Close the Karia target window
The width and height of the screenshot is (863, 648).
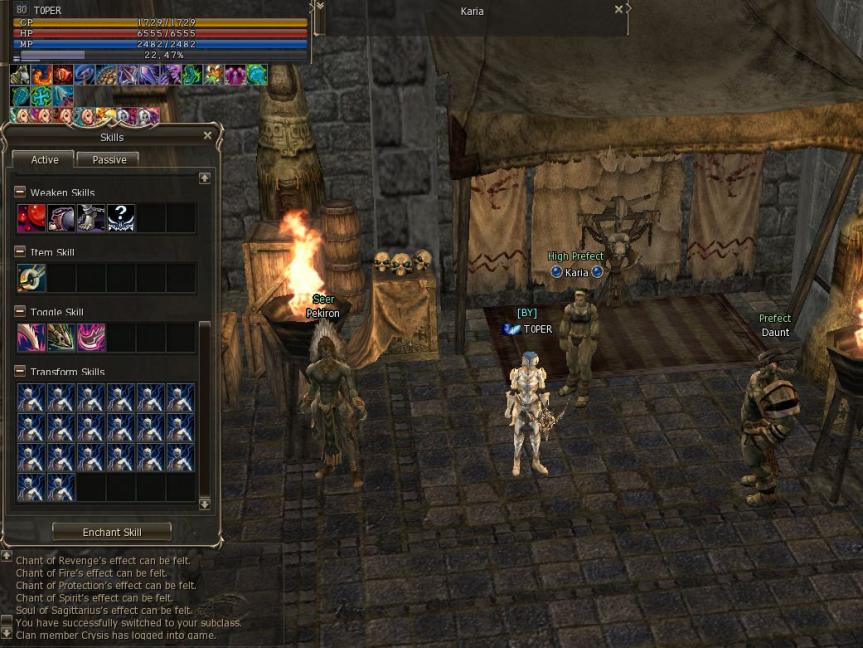coord(619,9)
